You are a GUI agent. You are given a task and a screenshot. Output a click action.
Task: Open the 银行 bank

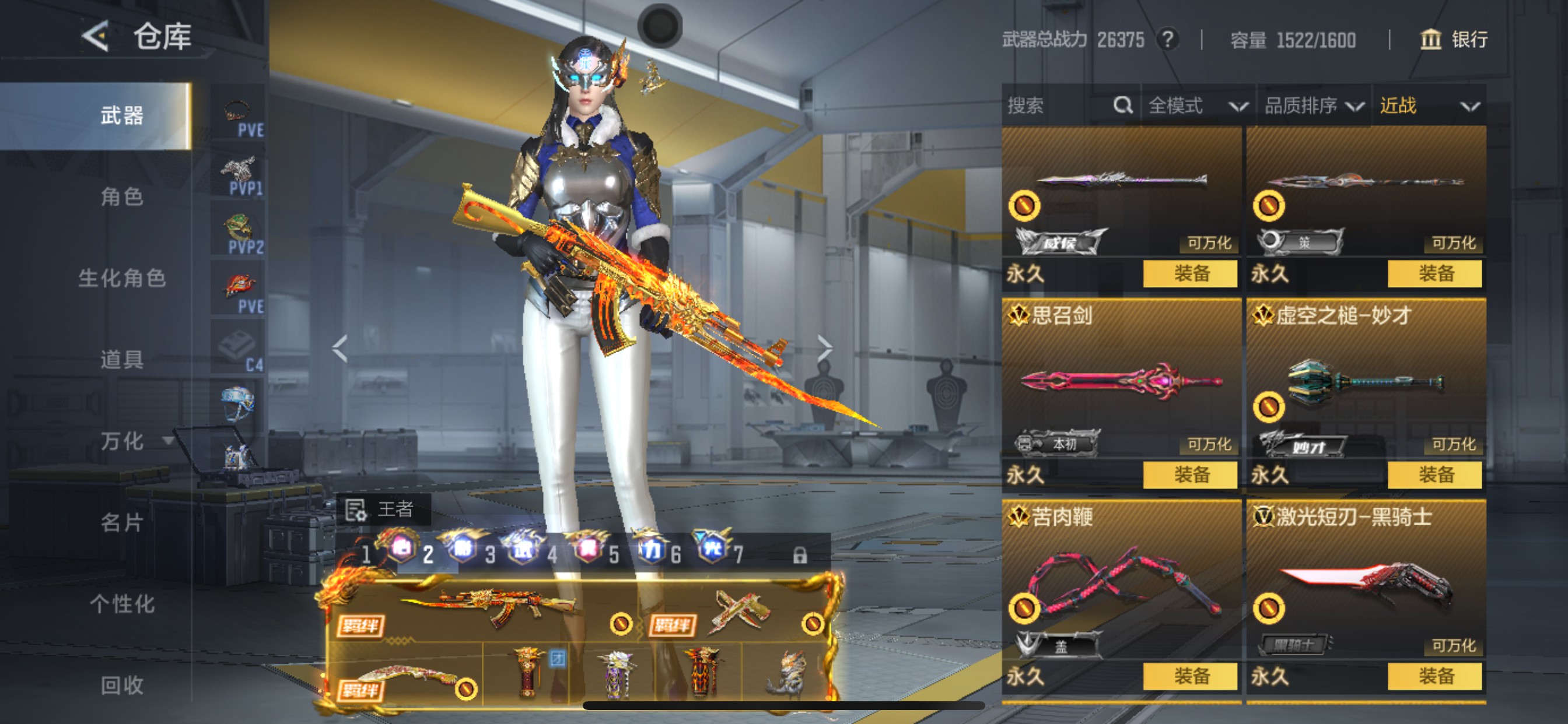[1454, 40]
